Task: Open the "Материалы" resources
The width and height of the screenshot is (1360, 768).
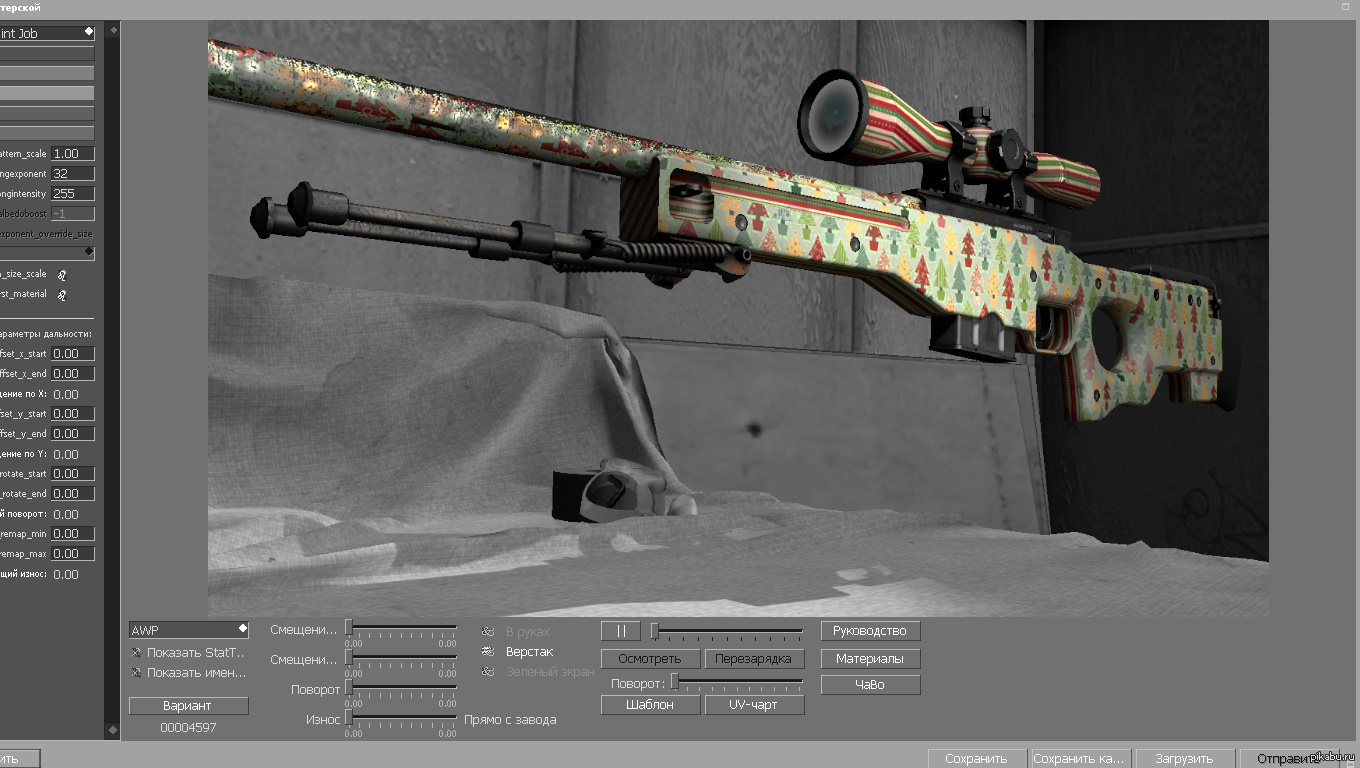Action: pyautogui.click(x=870, y=659)
